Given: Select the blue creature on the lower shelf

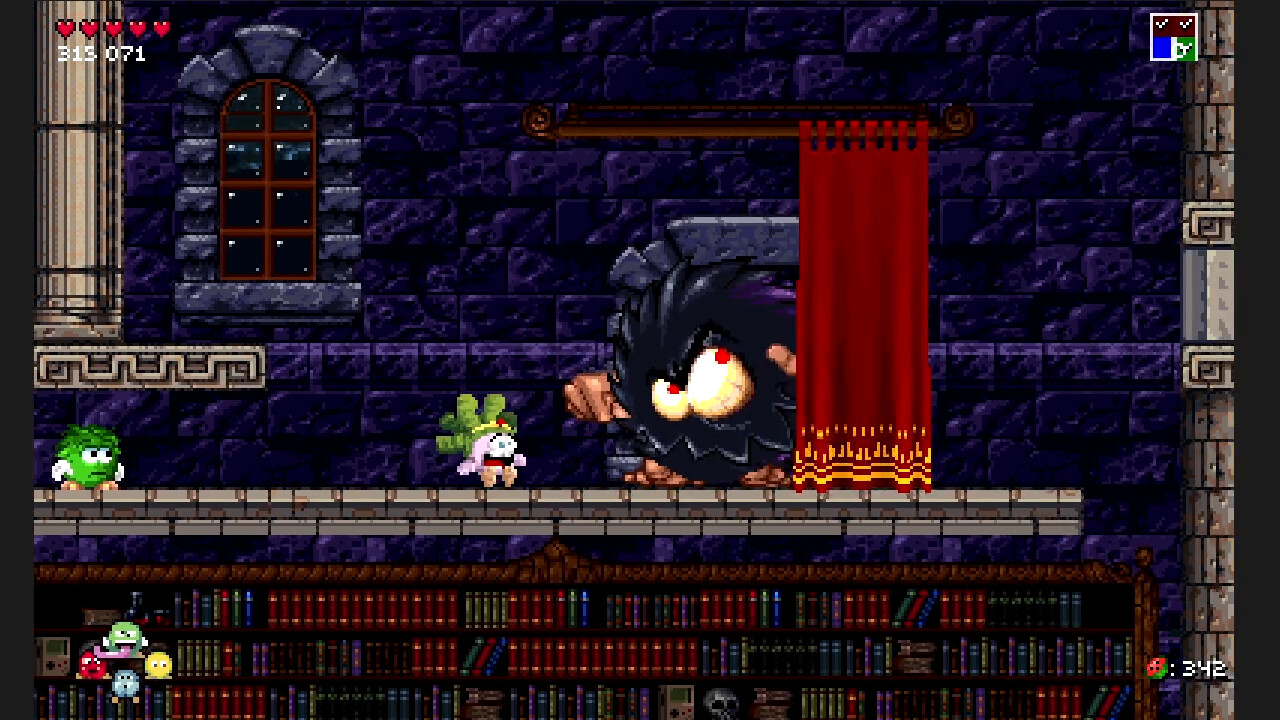Looking at the screenshot, I should click(125, 684).
